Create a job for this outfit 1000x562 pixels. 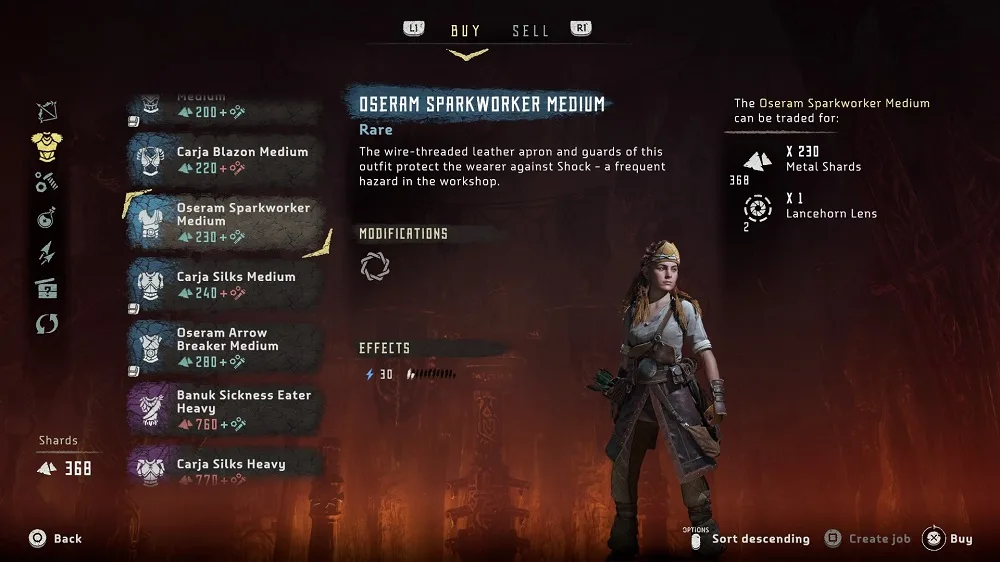click(x=867, y=539)
